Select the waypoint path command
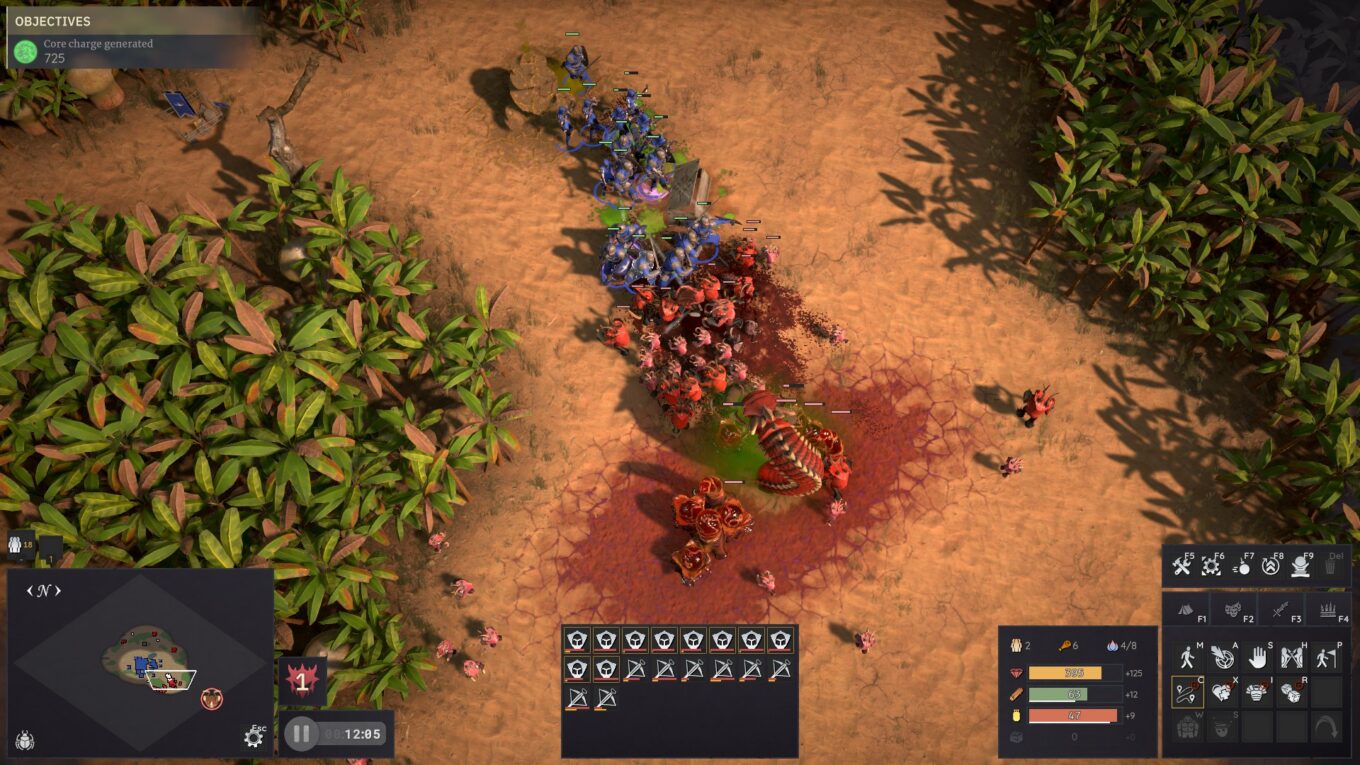The height and width of the screenshot is (765, 1360). [1187, 692]
